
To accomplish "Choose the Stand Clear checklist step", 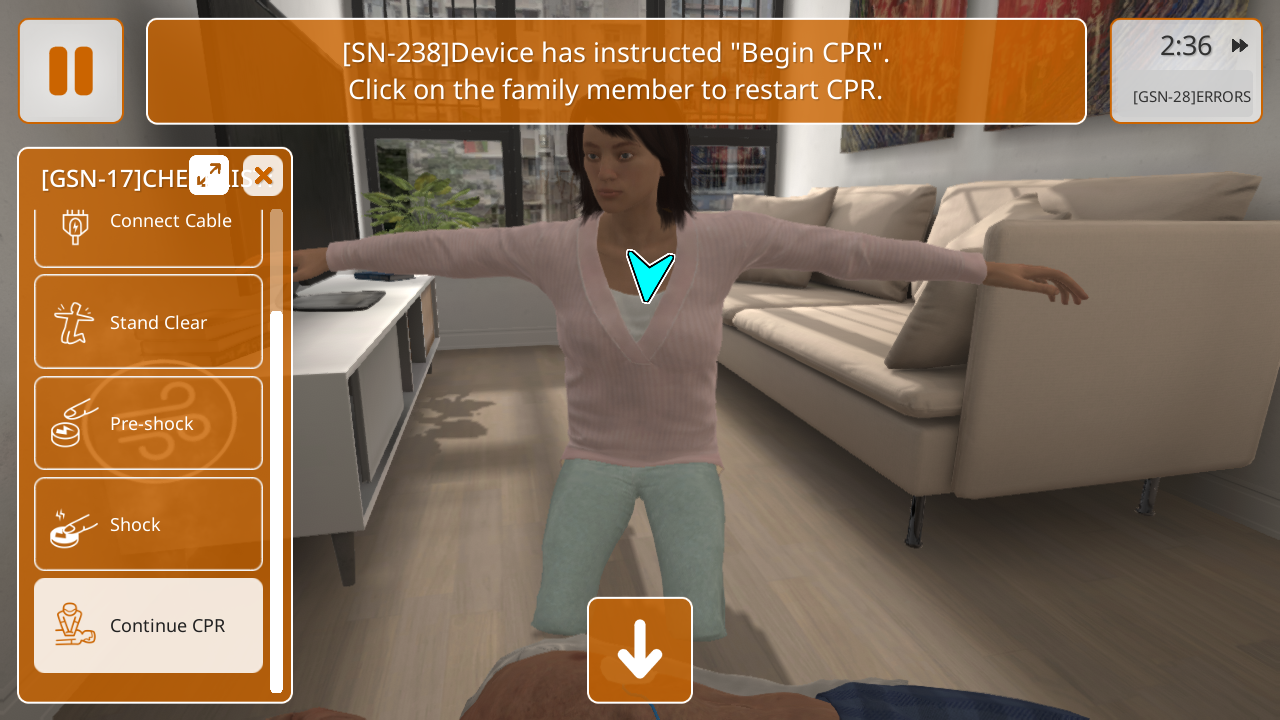I will pos(149,322).
